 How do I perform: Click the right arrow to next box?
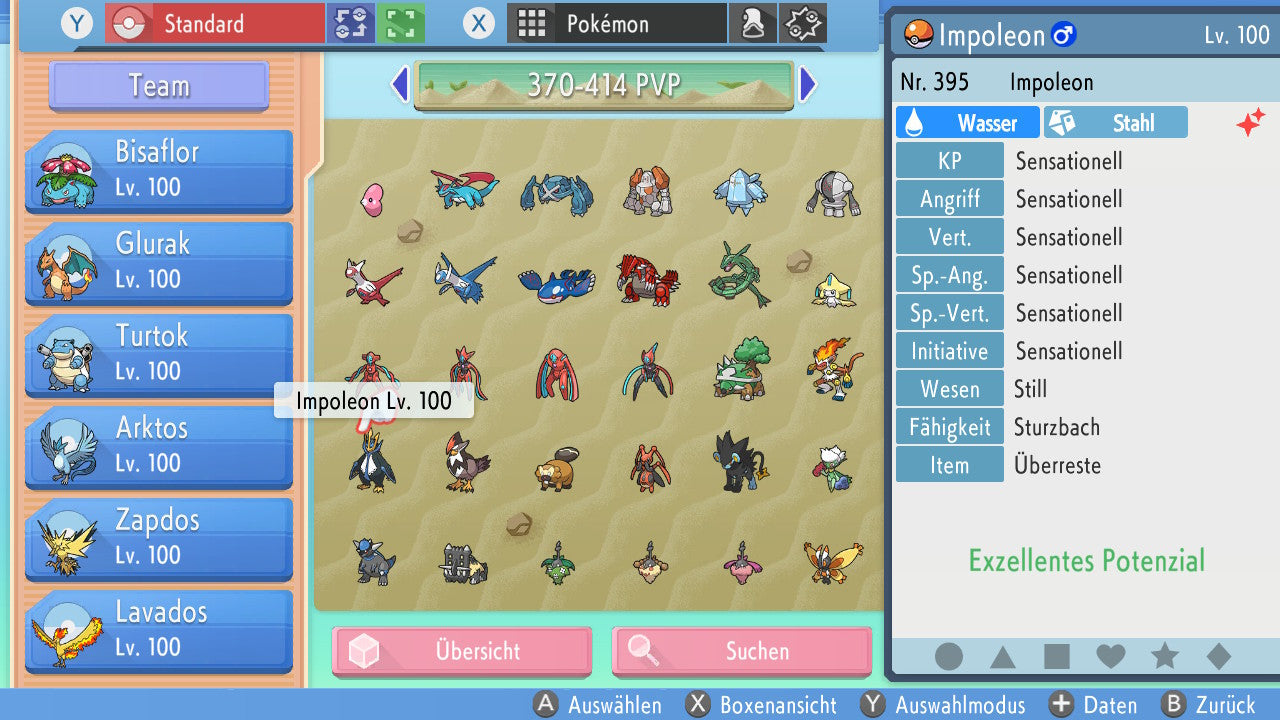808,86
